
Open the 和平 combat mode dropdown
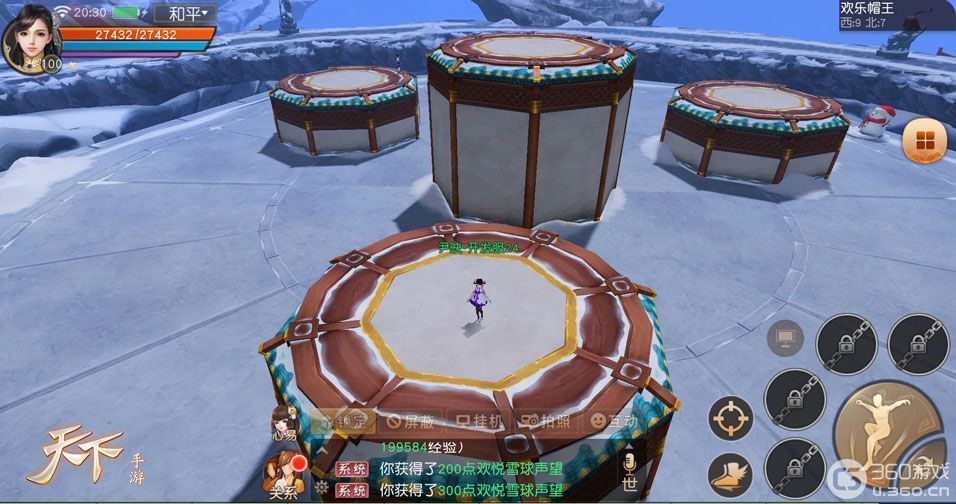(185, 13)
